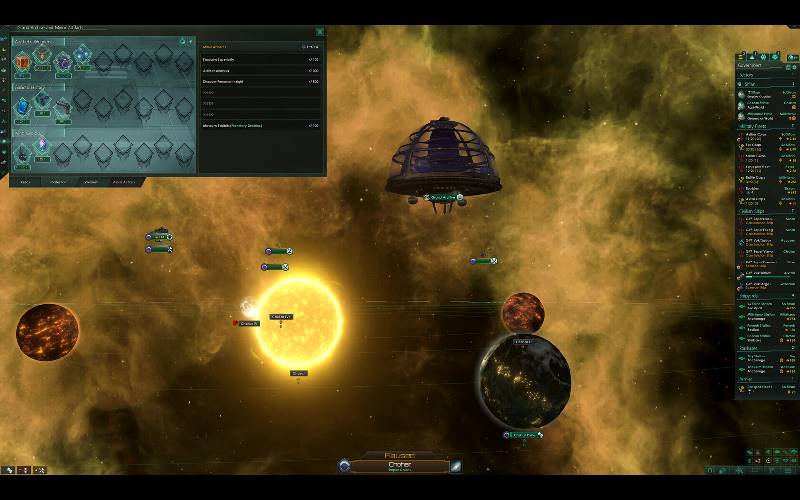Screen dimensions: 800x500
Task: Open the last tab under the collection panel
Action: tap(124, 182)
